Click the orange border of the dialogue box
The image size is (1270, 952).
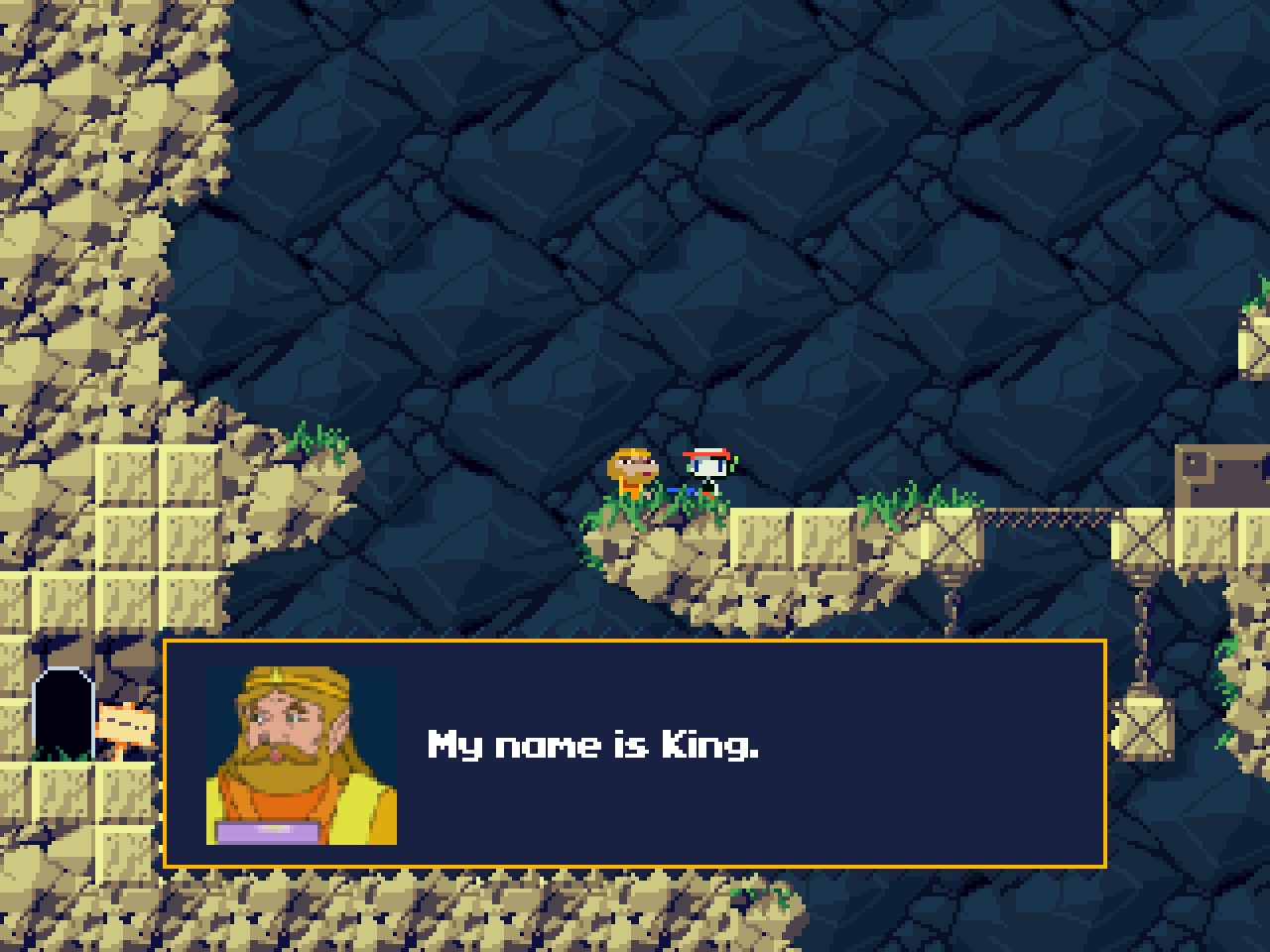pos(635,645)
